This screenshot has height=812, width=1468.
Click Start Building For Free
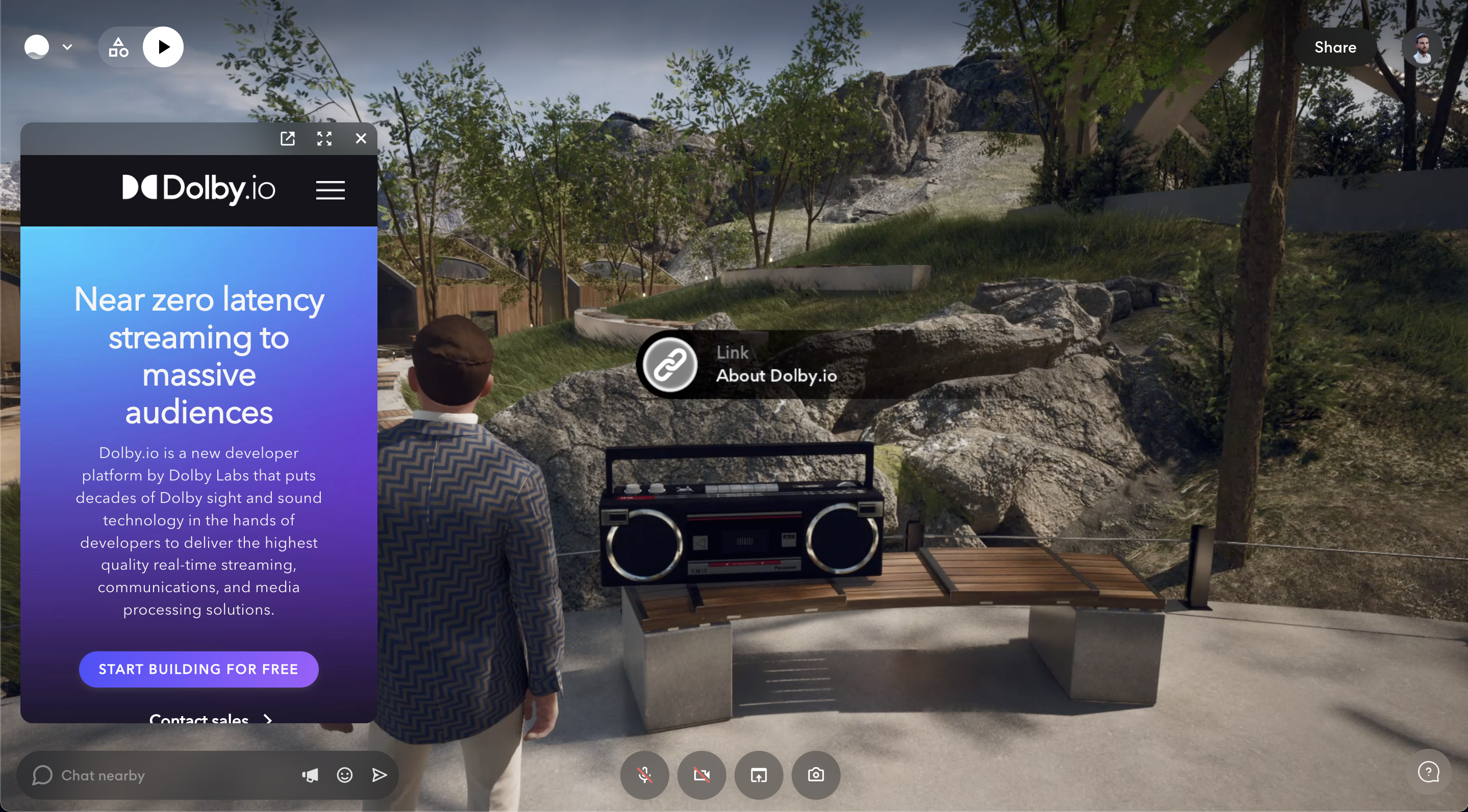[x=198, y=669]
